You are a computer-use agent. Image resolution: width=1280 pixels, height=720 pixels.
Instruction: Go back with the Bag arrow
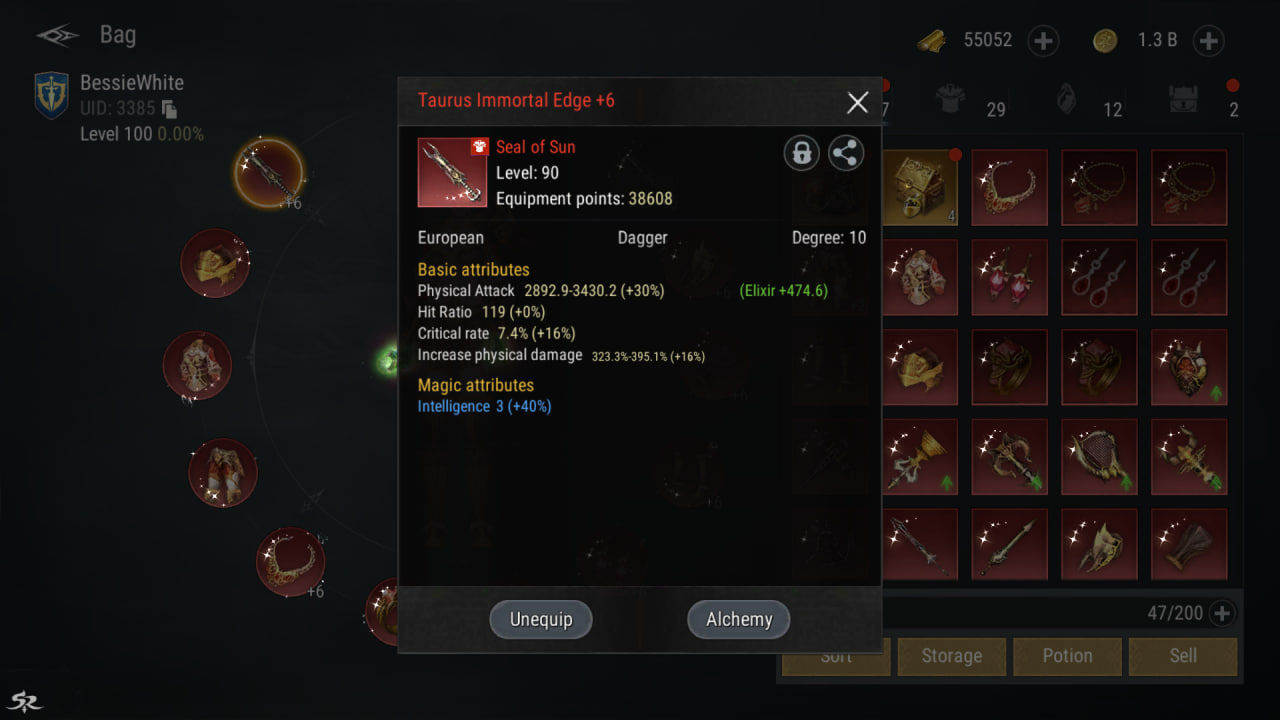tap(58, 36)
